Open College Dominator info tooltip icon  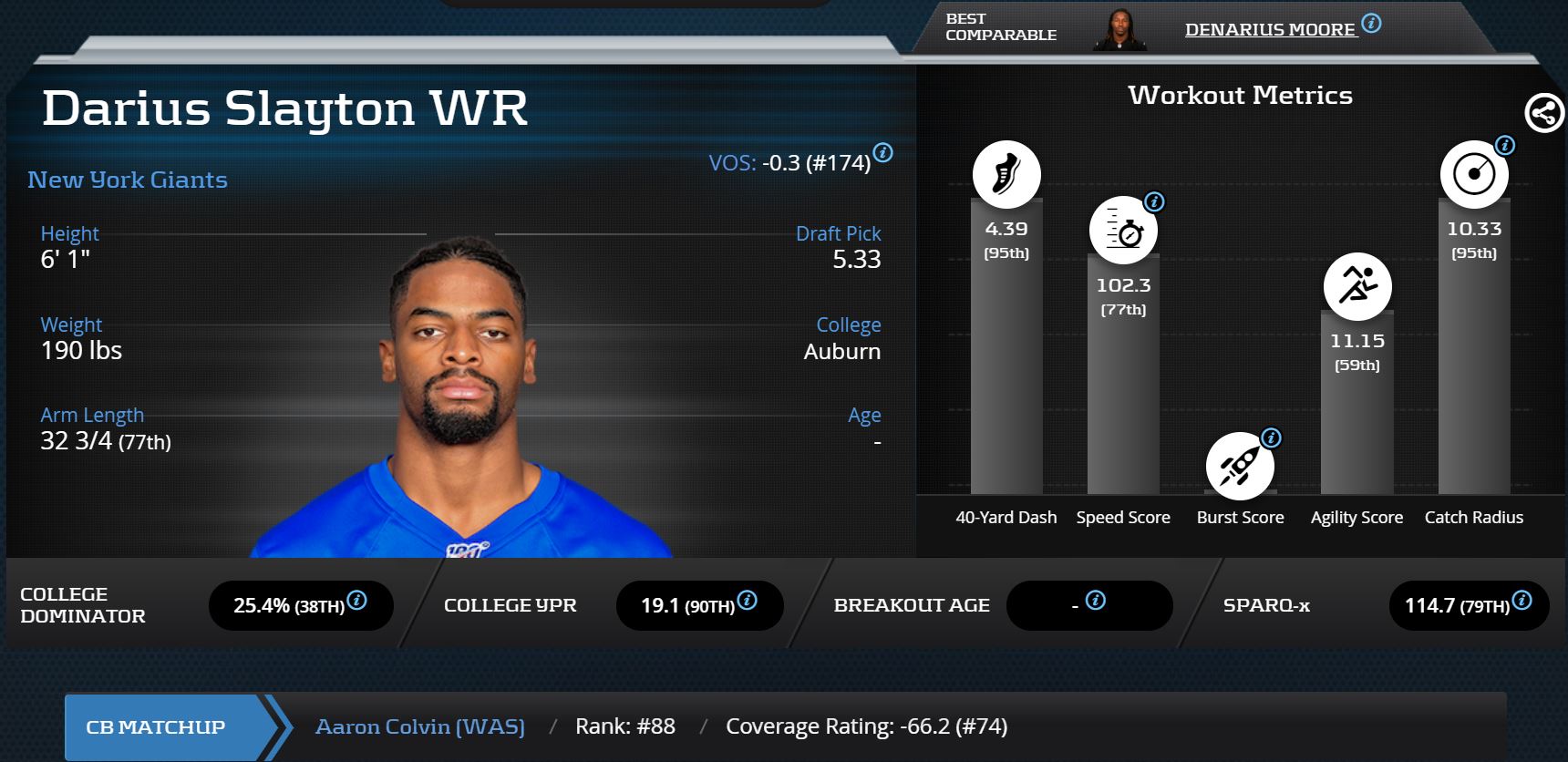[x=357, y=601]
